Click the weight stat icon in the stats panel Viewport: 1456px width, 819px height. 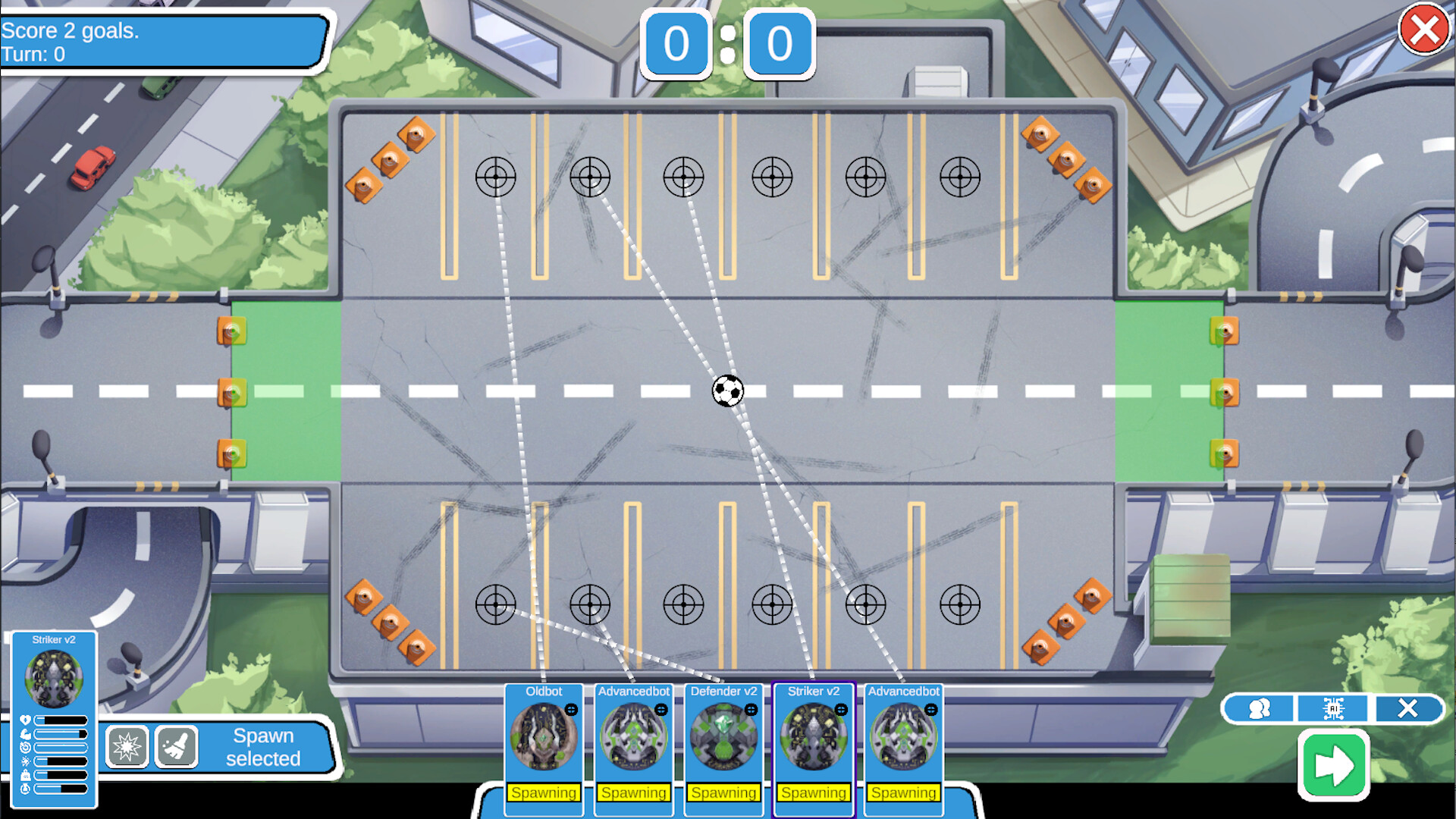point(25,774)
